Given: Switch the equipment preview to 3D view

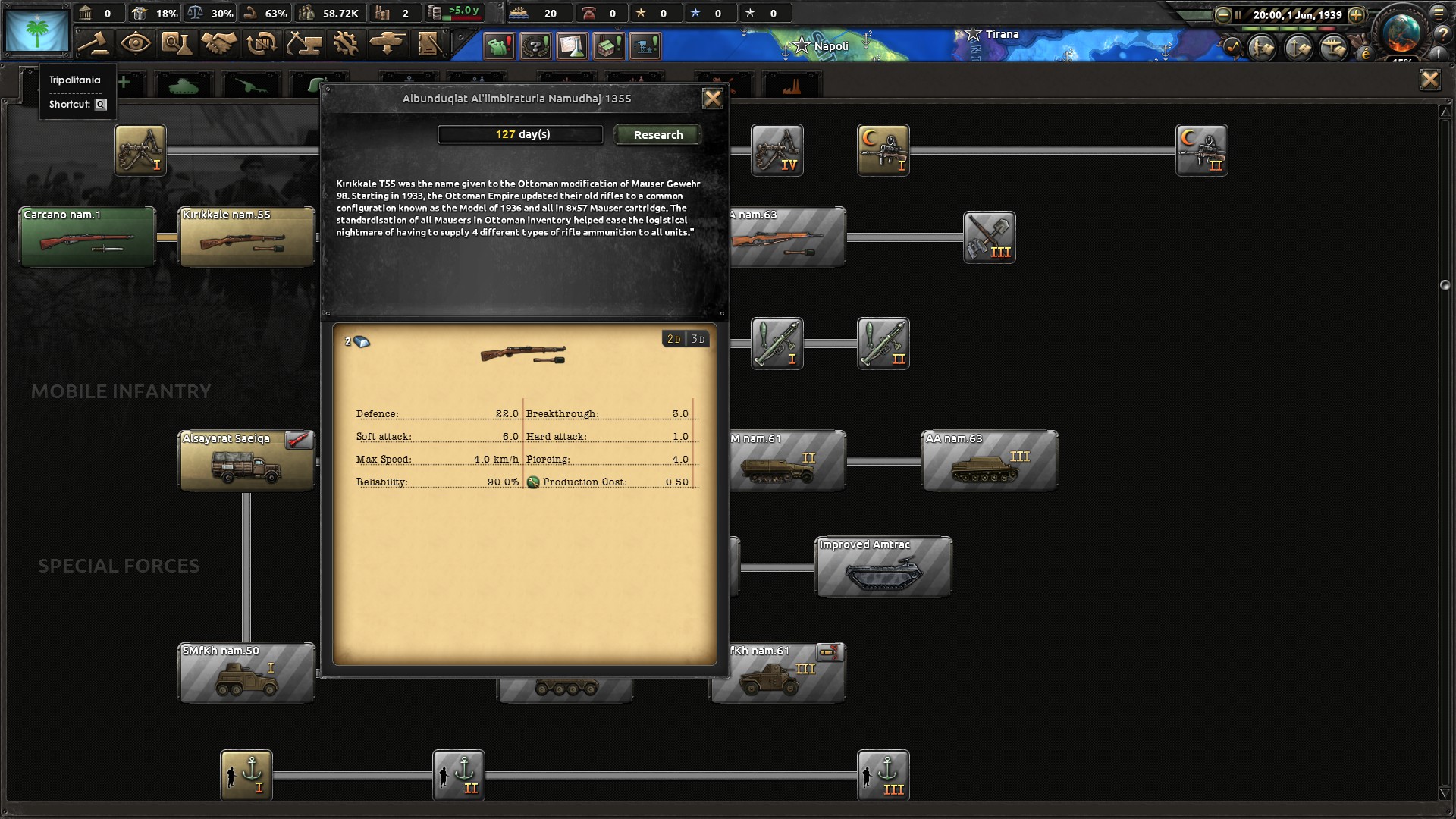Looking at the screenshot, I should pos(698,339).
